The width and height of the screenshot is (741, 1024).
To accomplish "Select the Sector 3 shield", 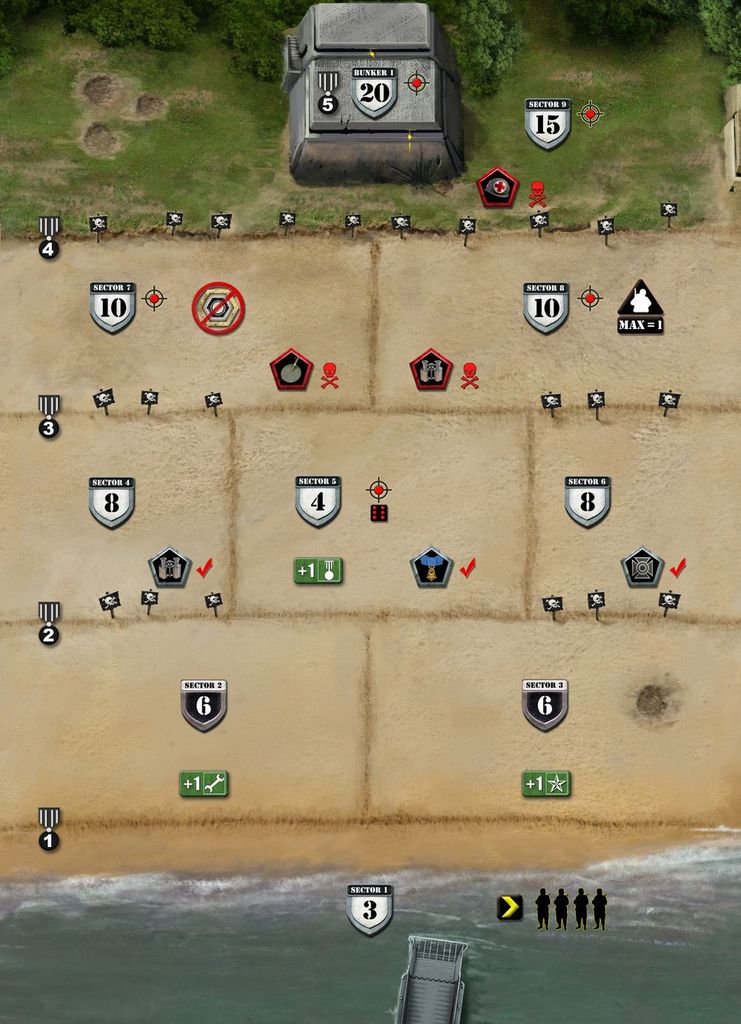I will point(545,705).
